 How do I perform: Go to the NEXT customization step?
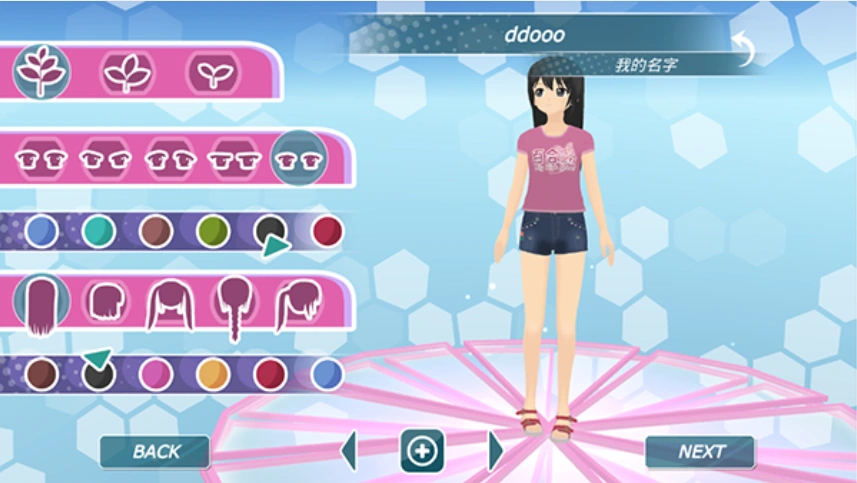click(x=700, y=452)
